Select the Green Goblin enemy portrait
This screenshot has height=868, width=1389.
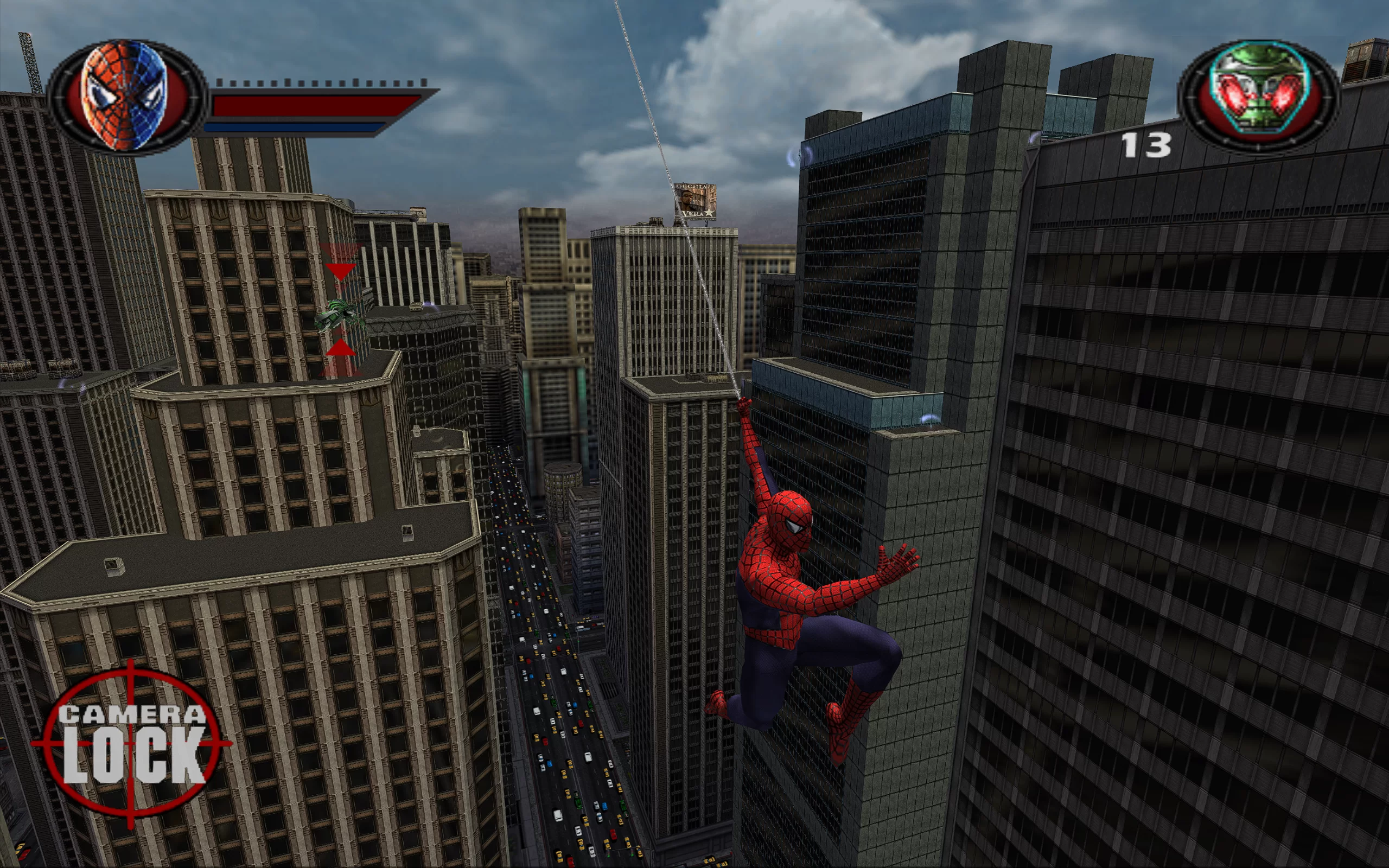[1258, 95]
